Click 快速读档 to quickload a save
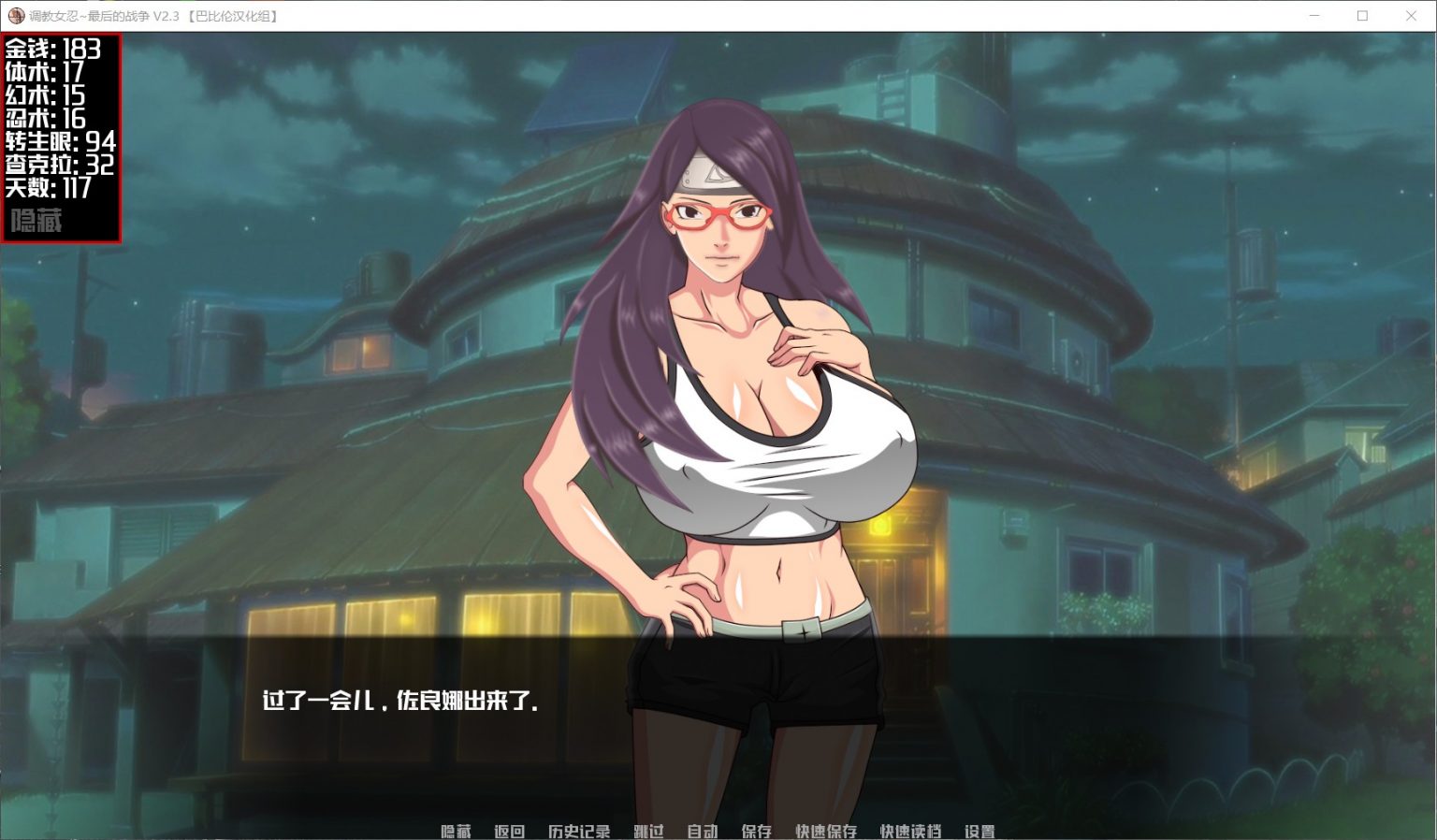 [908, 831]
